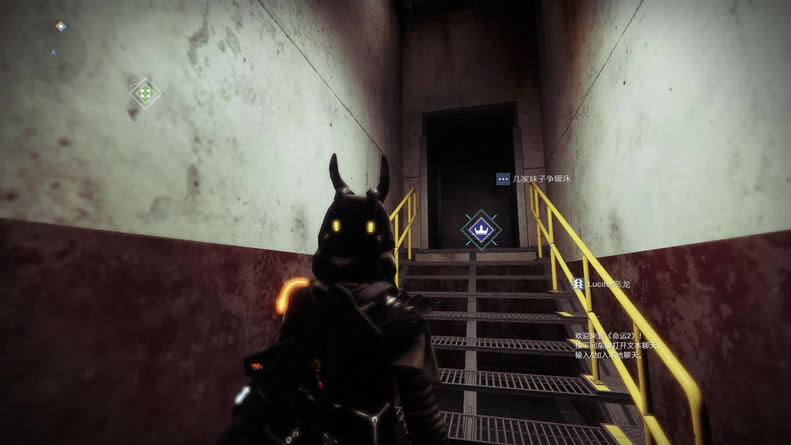The width and height of the screenshot is (791, 445).
Task: Click the orange-white diamond marker on radar
Action: pyautogui.click(x=60, y=26)
